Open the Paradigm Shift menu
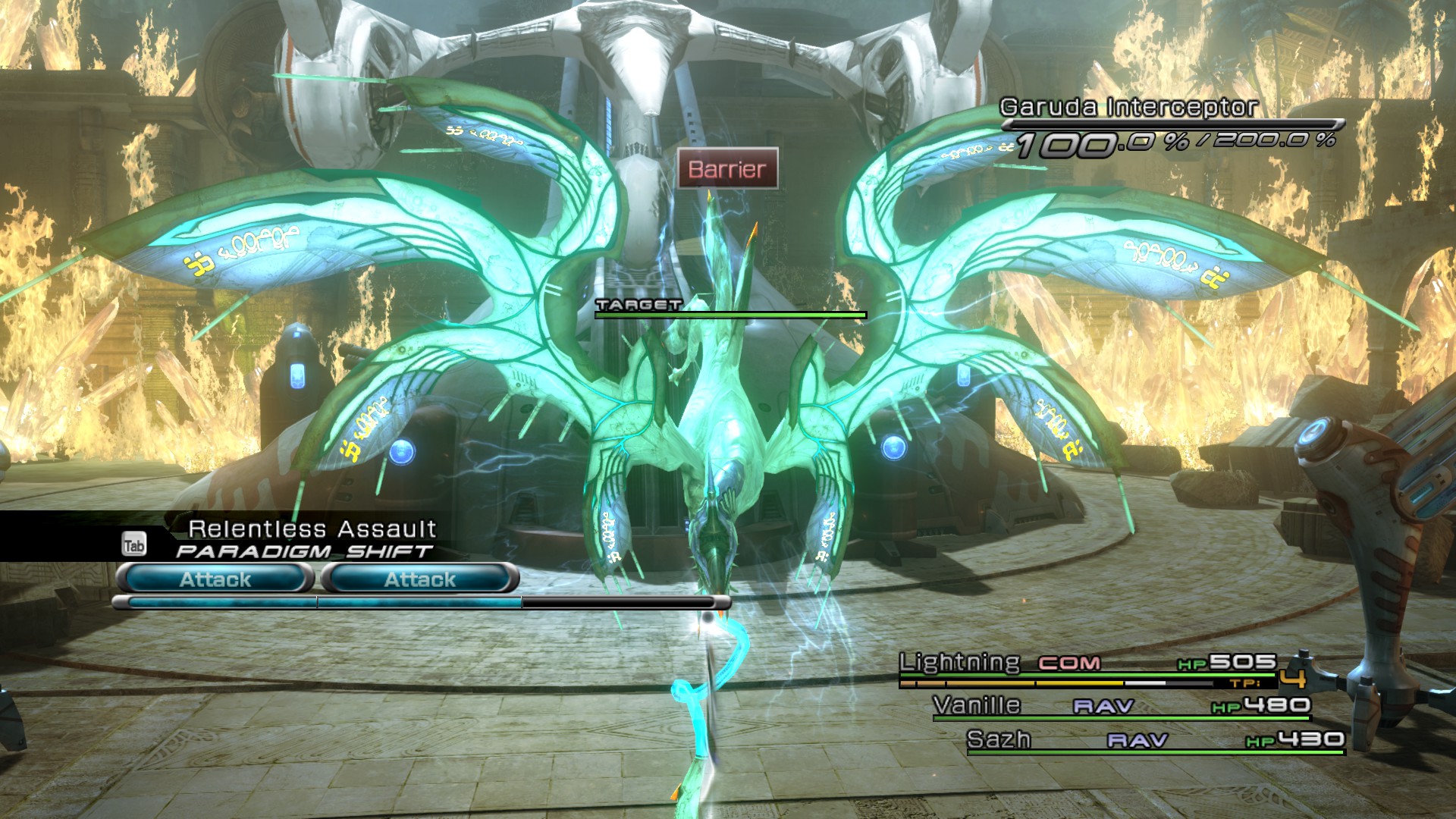 (x=303, y=551)
